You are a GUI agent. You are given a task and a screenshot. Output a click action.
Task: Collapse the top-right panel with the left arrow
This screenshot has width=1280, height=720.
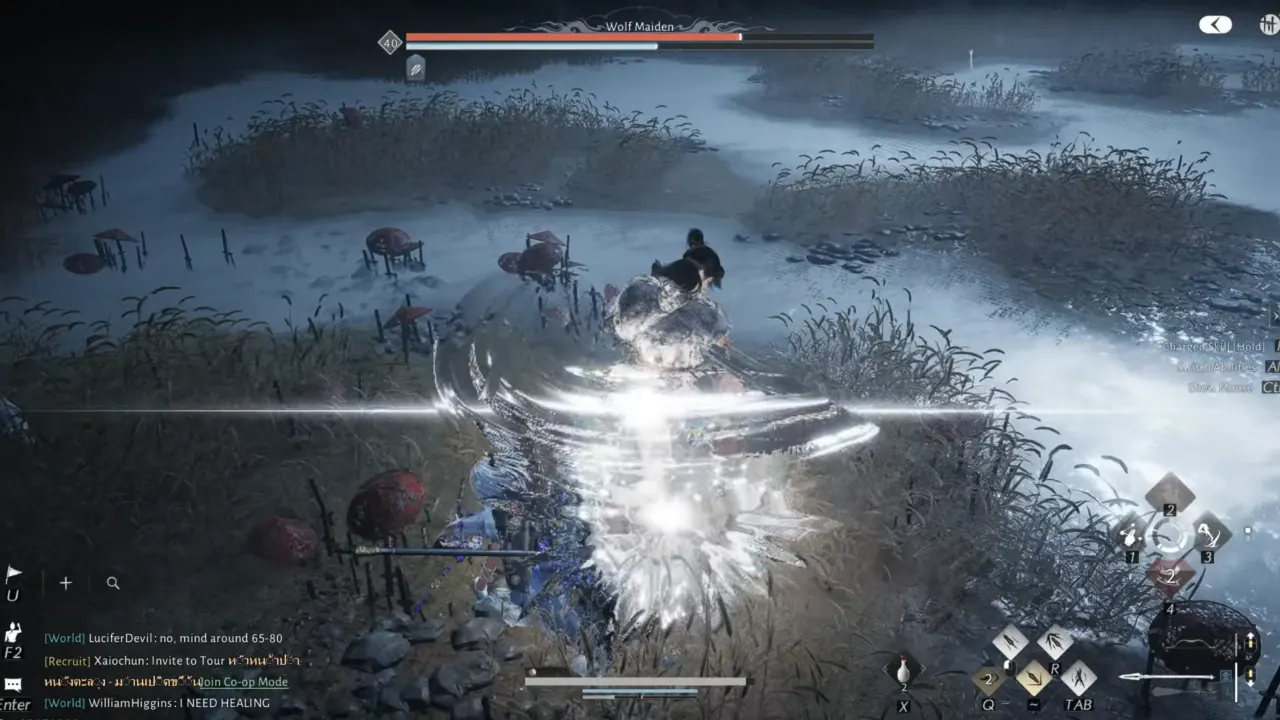tap(1214, 24)
